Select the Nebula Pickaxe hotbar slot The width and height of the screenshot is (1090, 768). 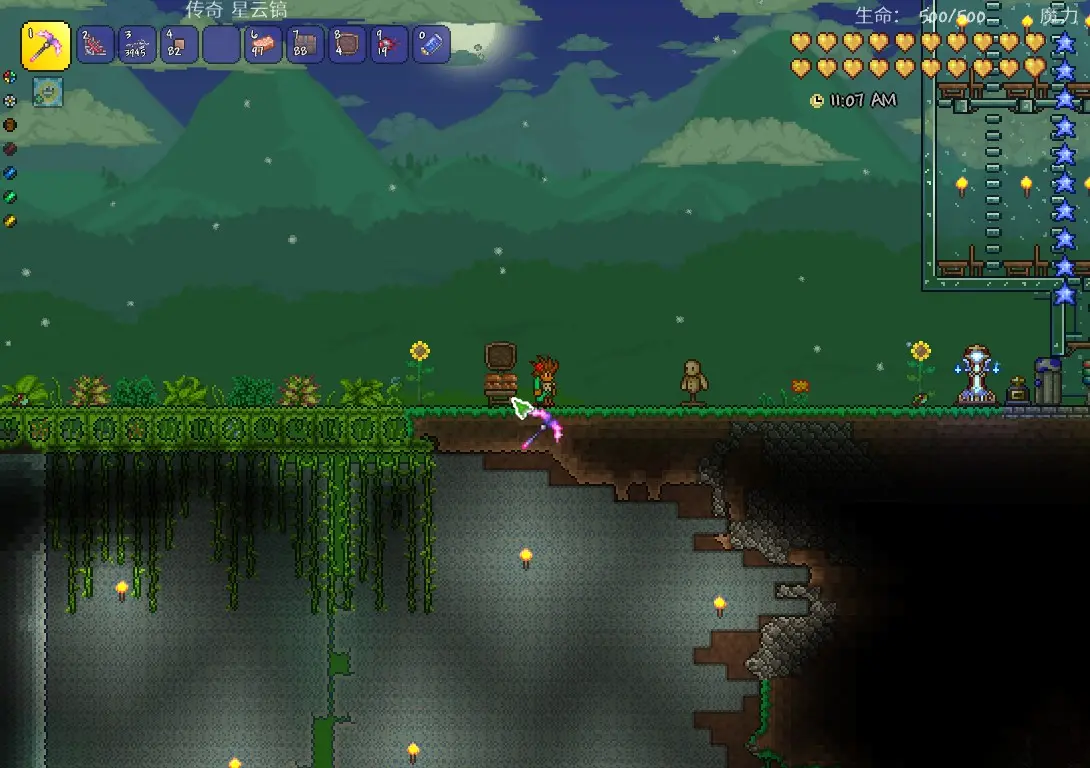pyautogui.click(x=46, y=46)
